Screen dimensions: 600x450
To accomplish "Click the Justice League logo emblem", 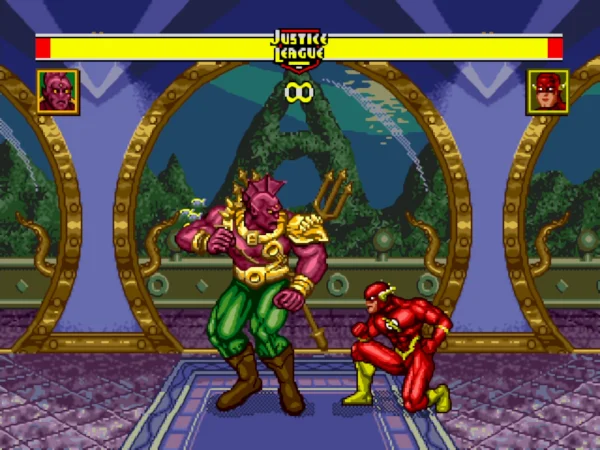I will 299,48.
